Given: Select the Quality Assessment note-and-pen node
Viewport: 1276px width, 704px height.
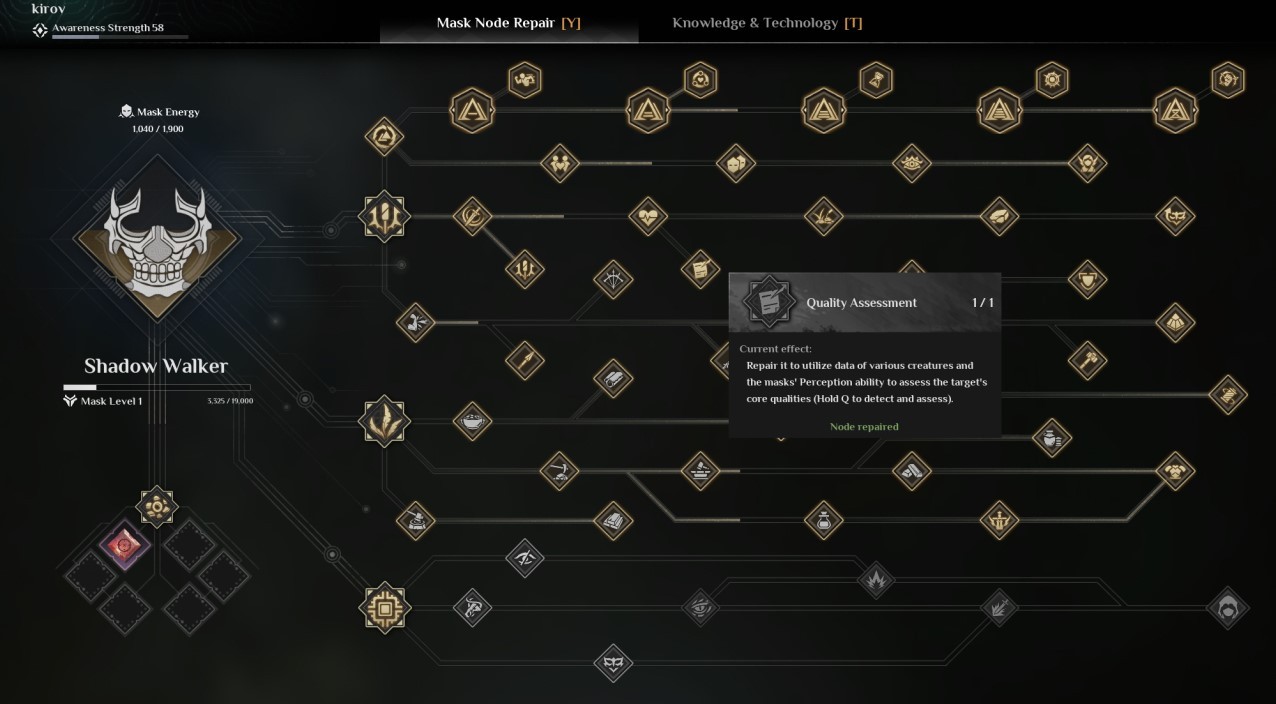Looking at the screenshot, I should point(700,269).
